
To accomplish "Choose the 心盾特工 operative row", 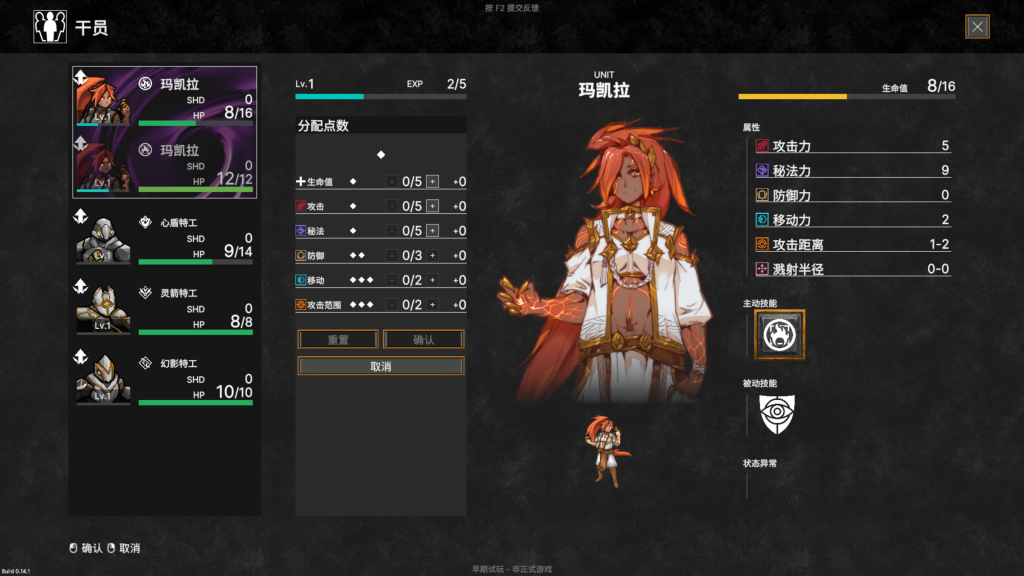I will pyautogui.click(x=165, y=237).
